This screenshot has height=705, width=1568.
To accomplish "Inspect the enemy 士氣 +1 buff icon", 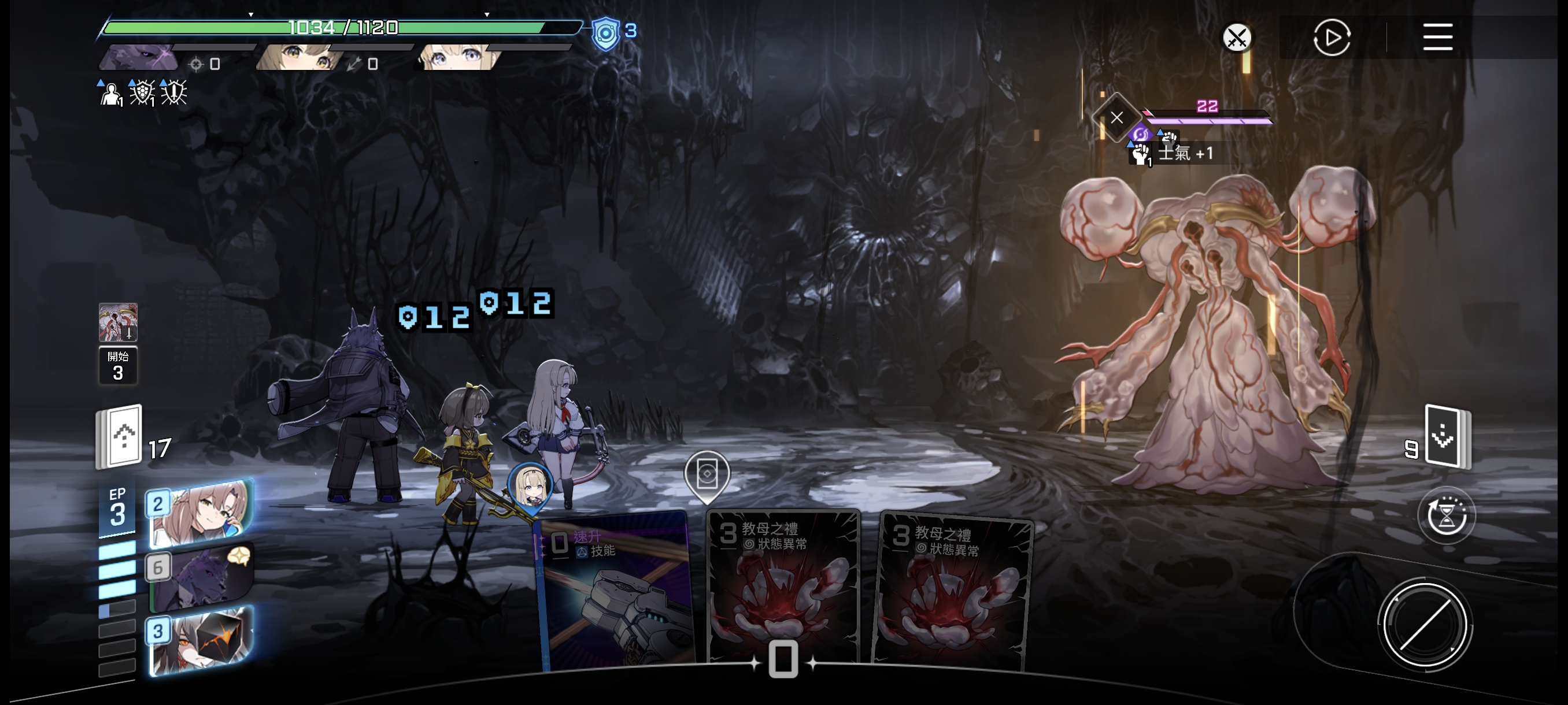I will [x=1140, y=154].
